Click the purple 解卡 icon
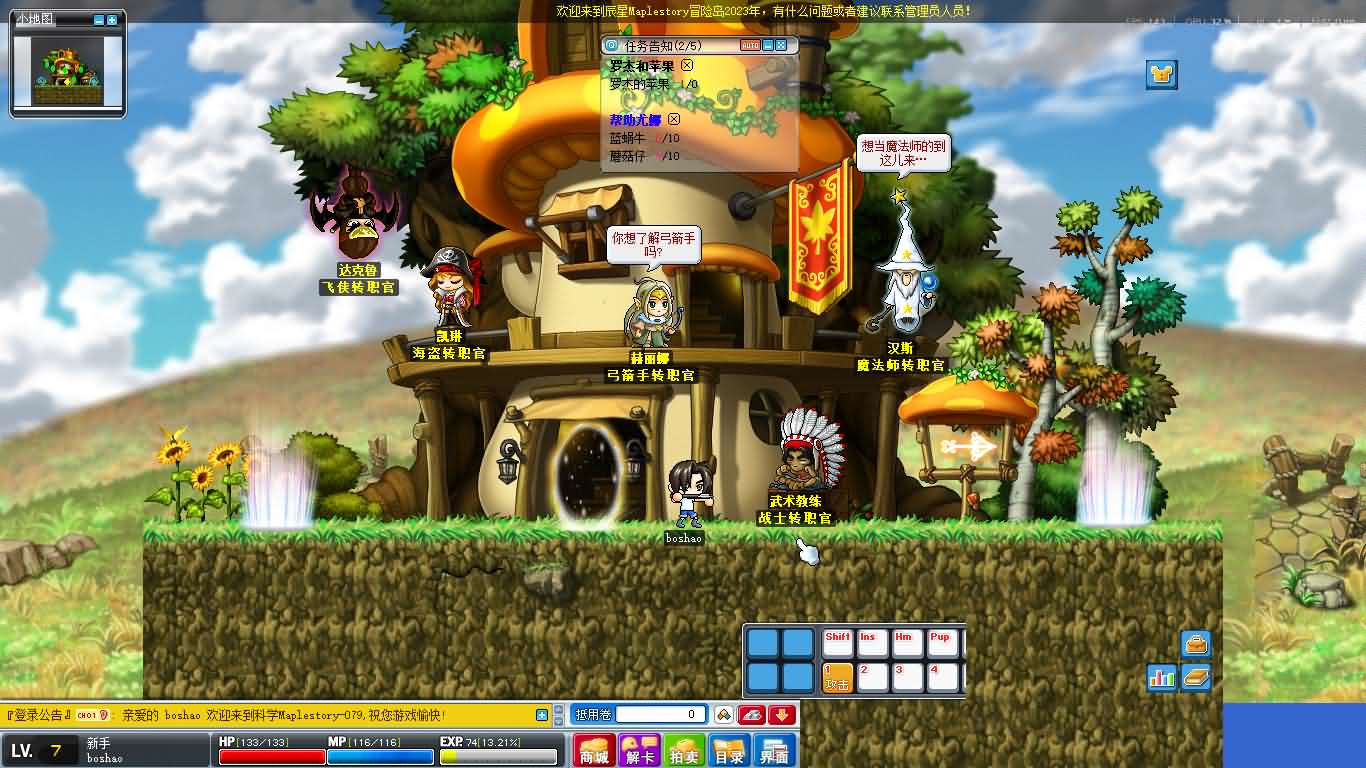 [640, 748]
